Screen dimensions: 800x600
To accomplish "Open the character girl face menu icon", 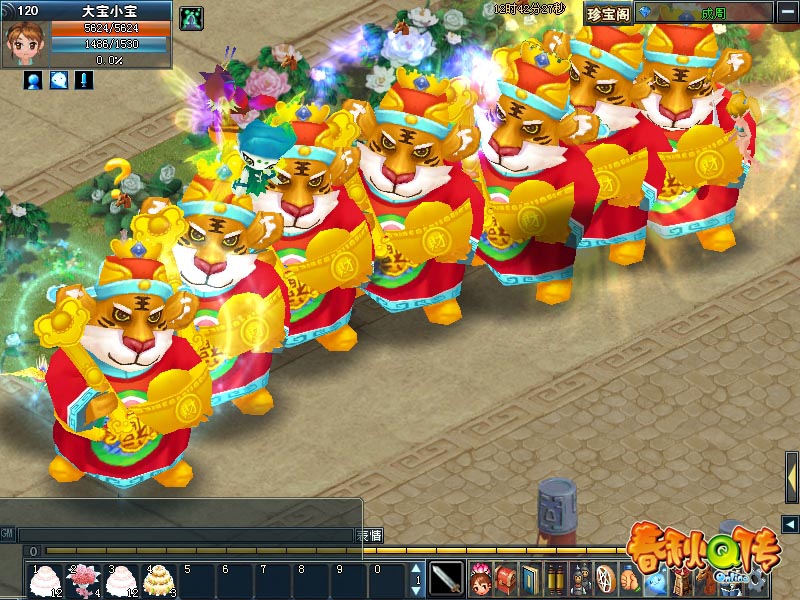I will coord(481,578).
